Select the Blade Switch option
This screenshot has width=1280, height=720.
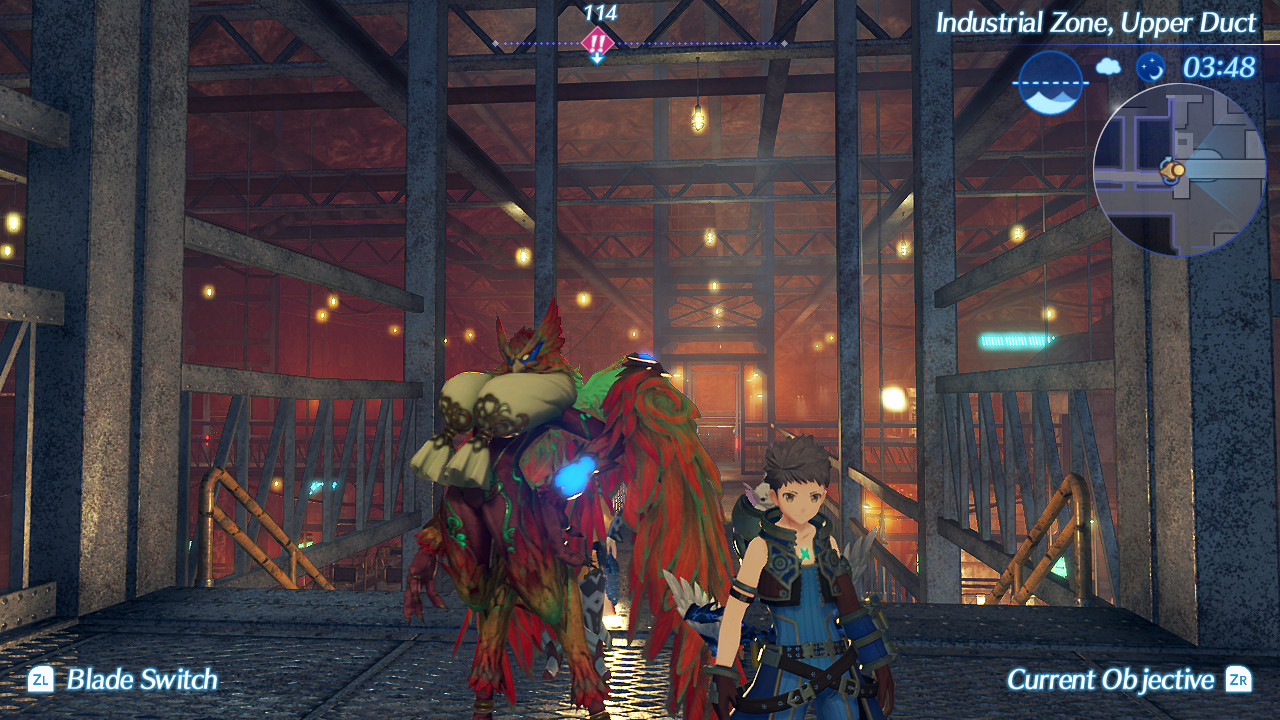click(123, 680)
